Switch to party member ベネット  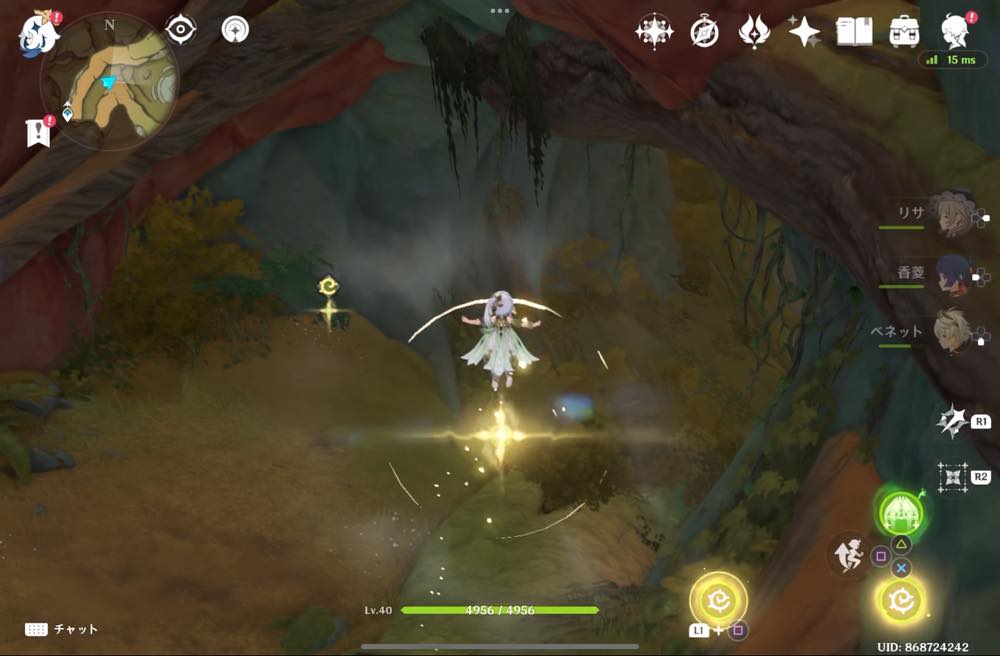pyautogui.click(x=948, y=333)
